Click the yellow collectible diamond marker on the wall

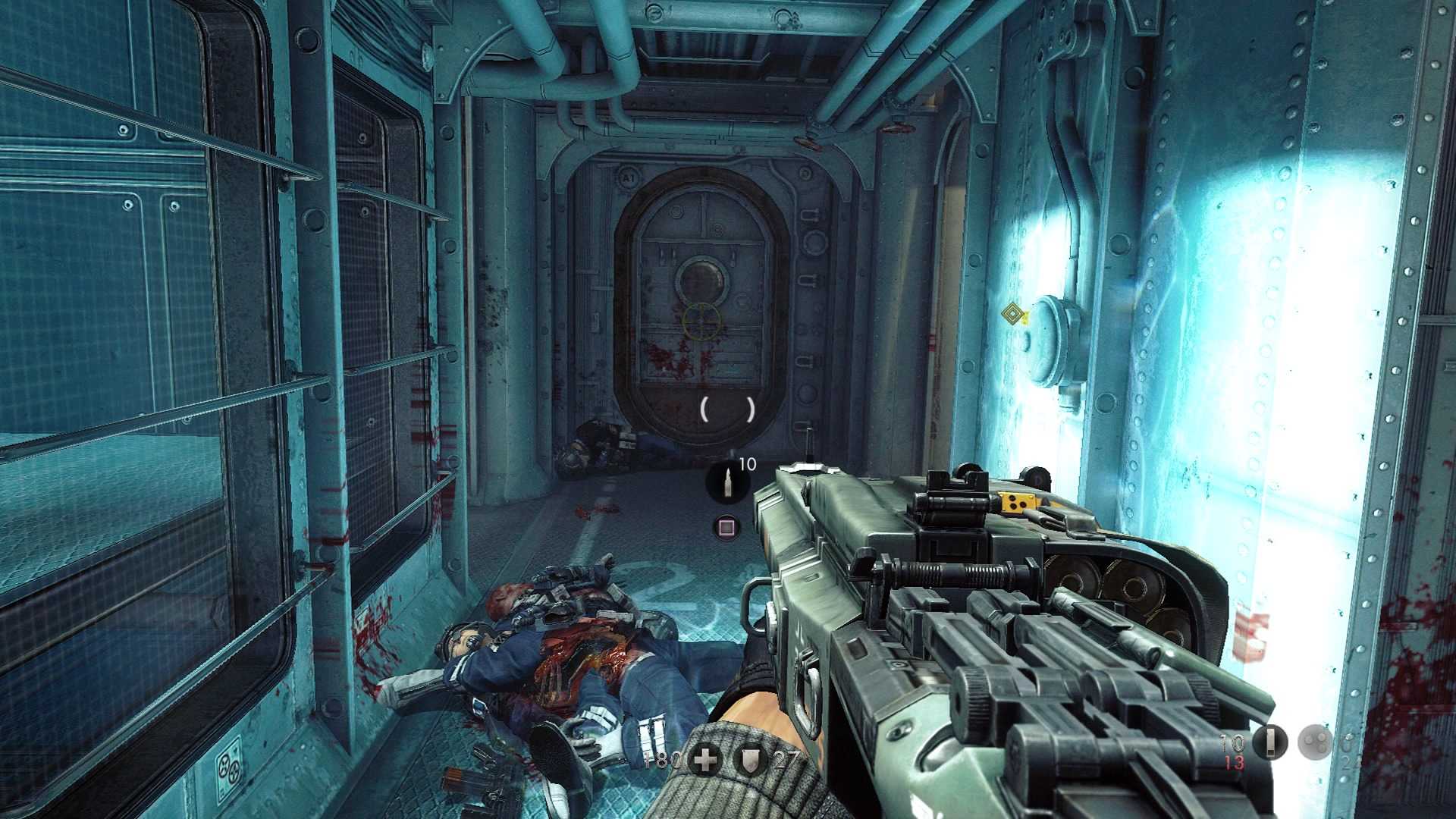[x=1014, y=313]
